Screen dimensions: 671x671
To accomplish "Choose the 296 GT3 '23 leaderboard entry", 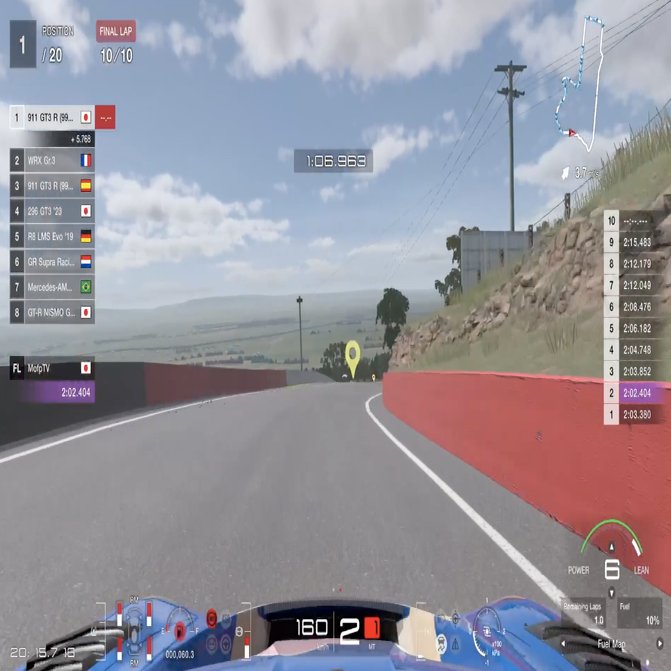I will pyautogui.click(x=52, y=211).
